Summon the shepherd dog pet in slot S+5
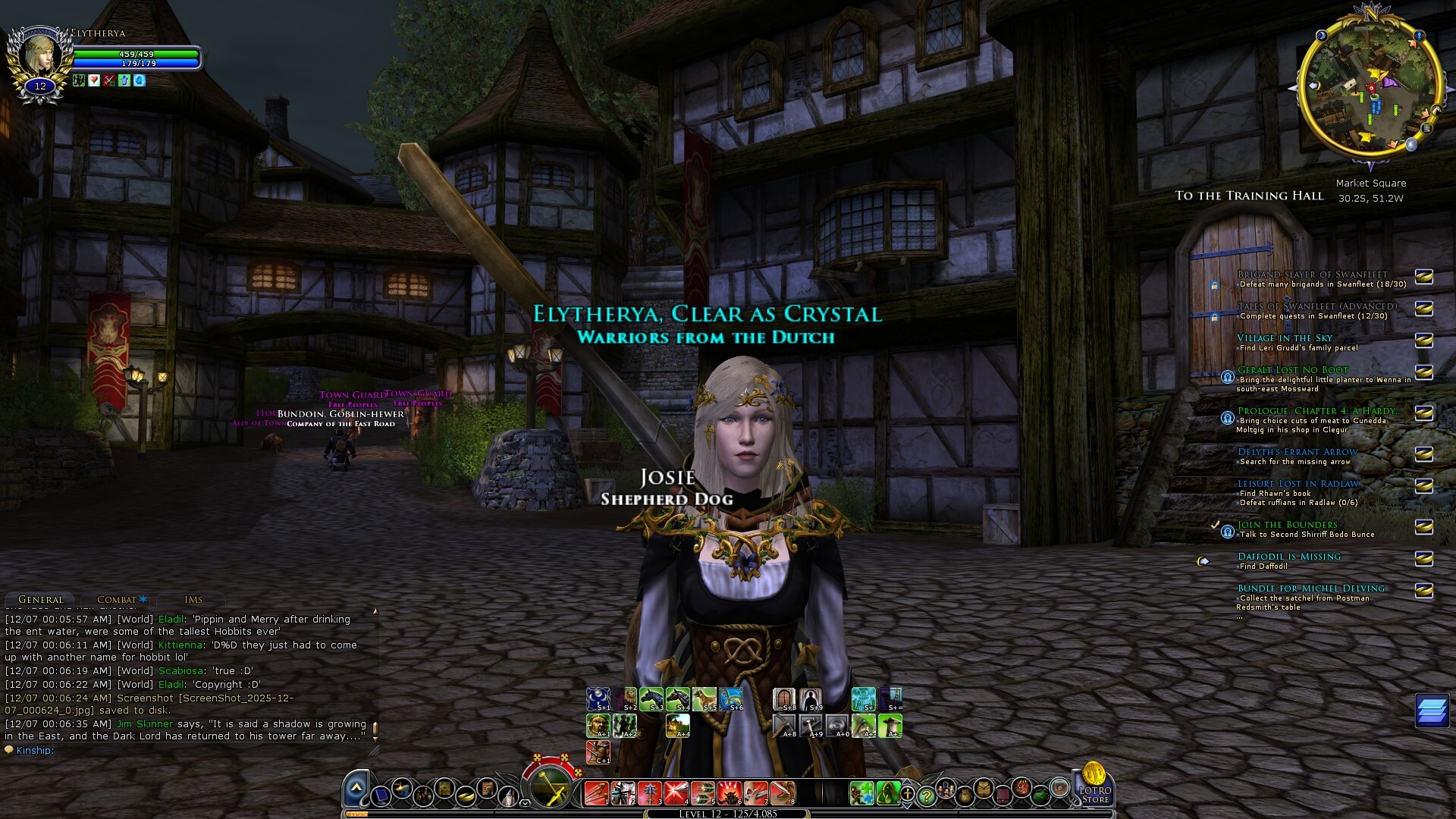This screenshot has height=819, width=1456. pos(704,698)
